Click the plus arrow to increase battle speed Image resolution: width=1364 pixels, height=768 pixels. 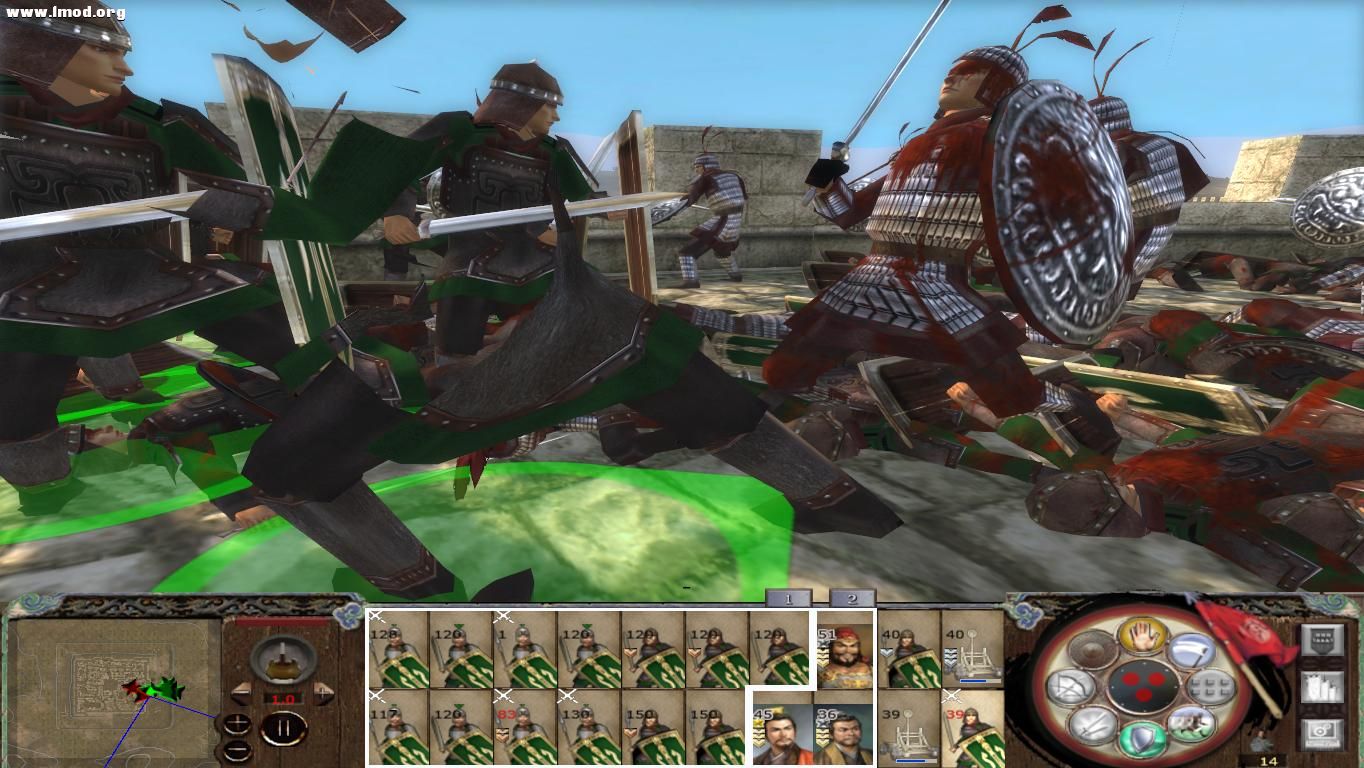(322, 693)
